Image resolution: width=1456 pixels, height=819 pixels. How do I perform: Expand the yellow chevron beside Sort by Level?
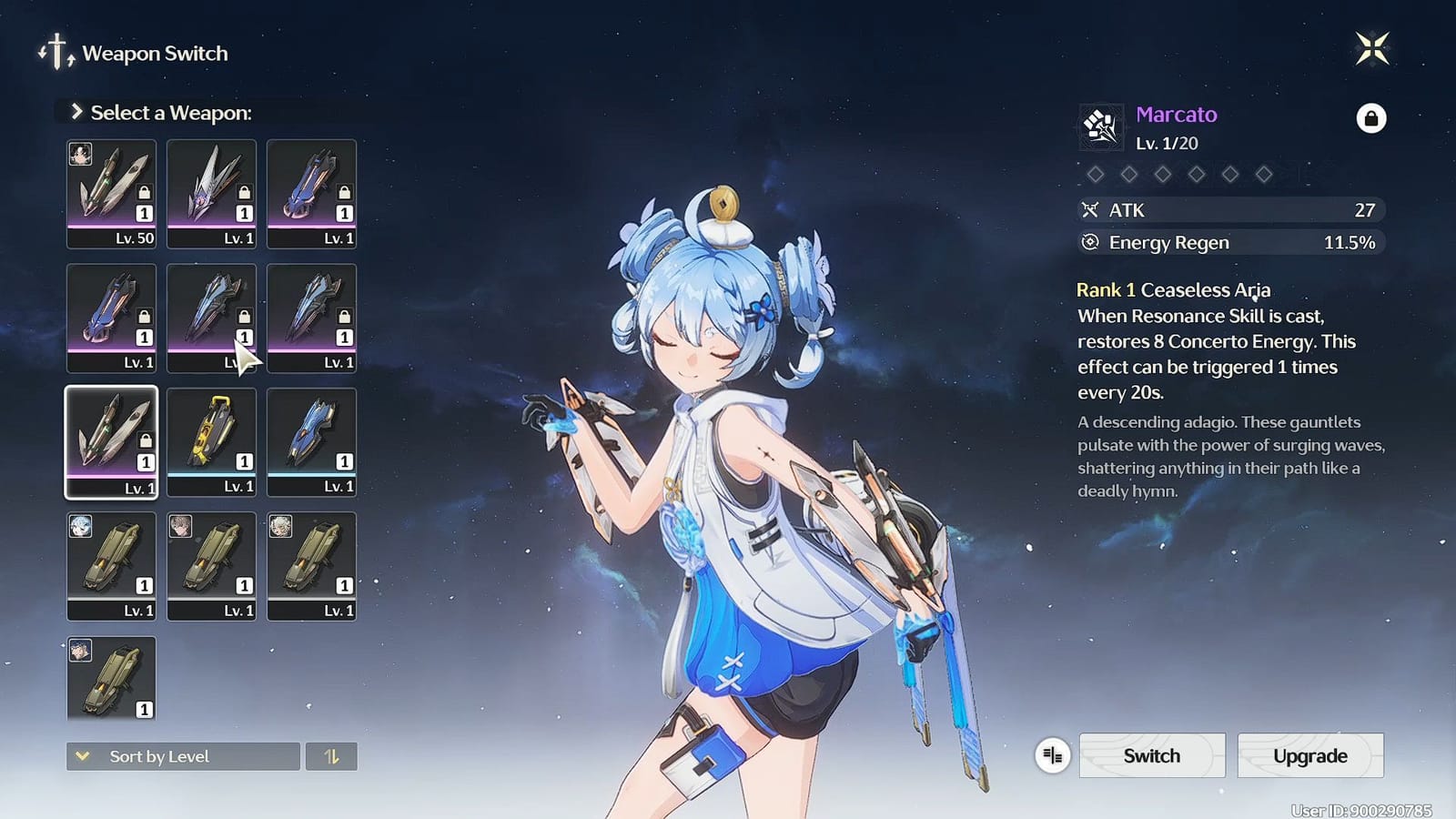(x=84, y=756)
